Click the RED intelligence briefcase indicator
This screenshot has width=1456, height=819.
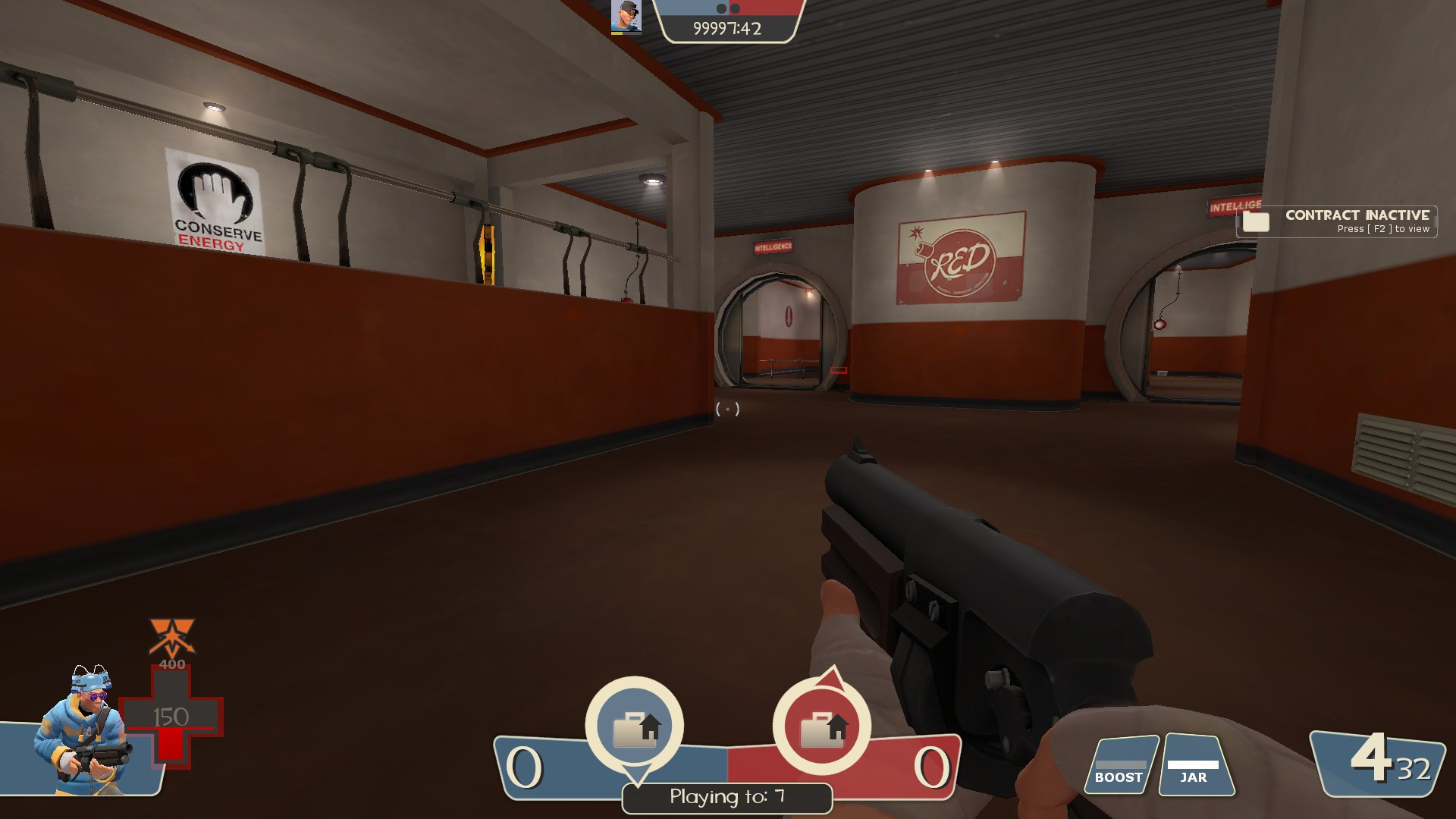click(821, 726)
